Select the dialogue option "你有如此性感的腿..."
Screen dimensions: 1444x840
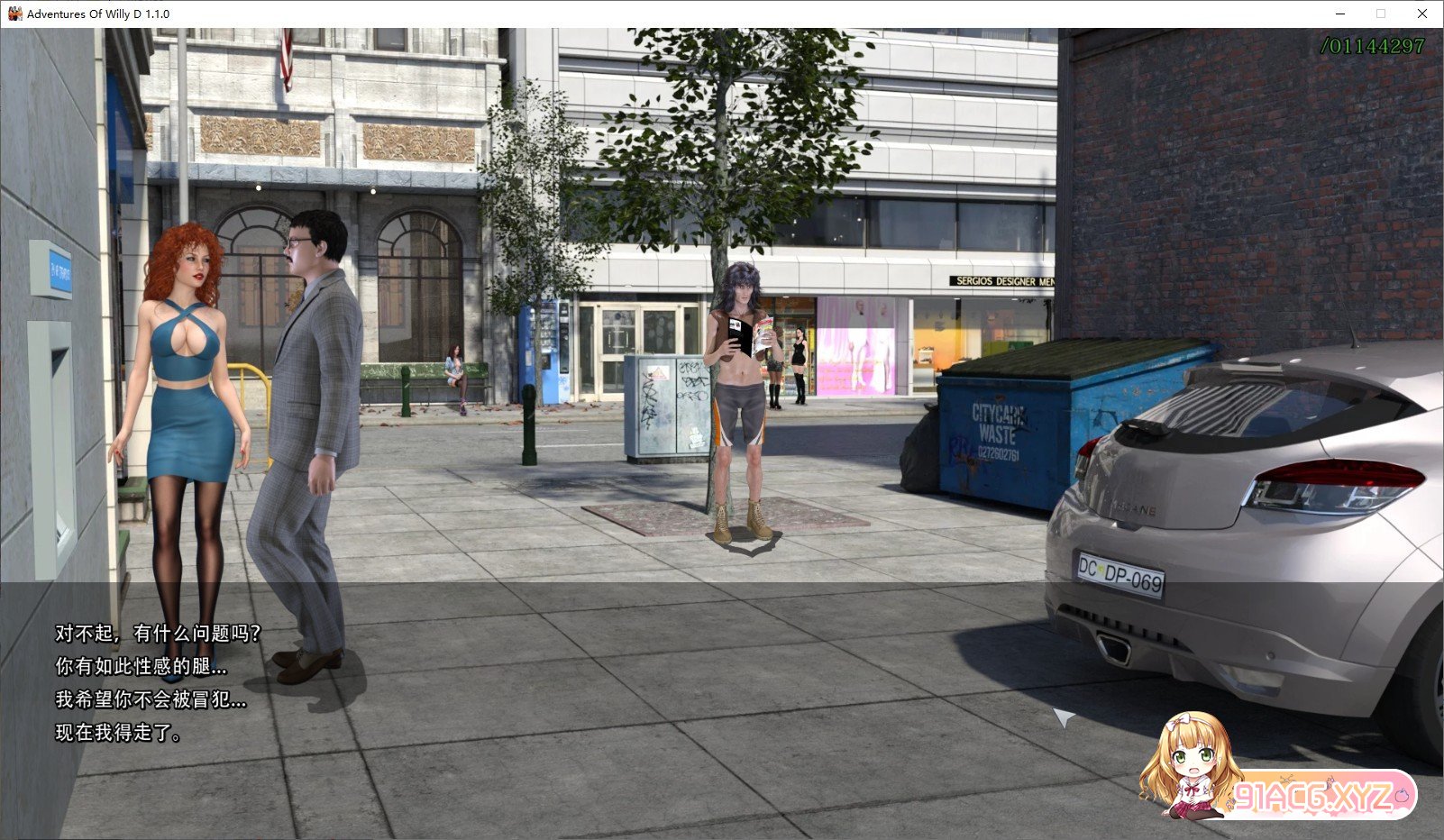pyautogui.click(x=141, y=667)
